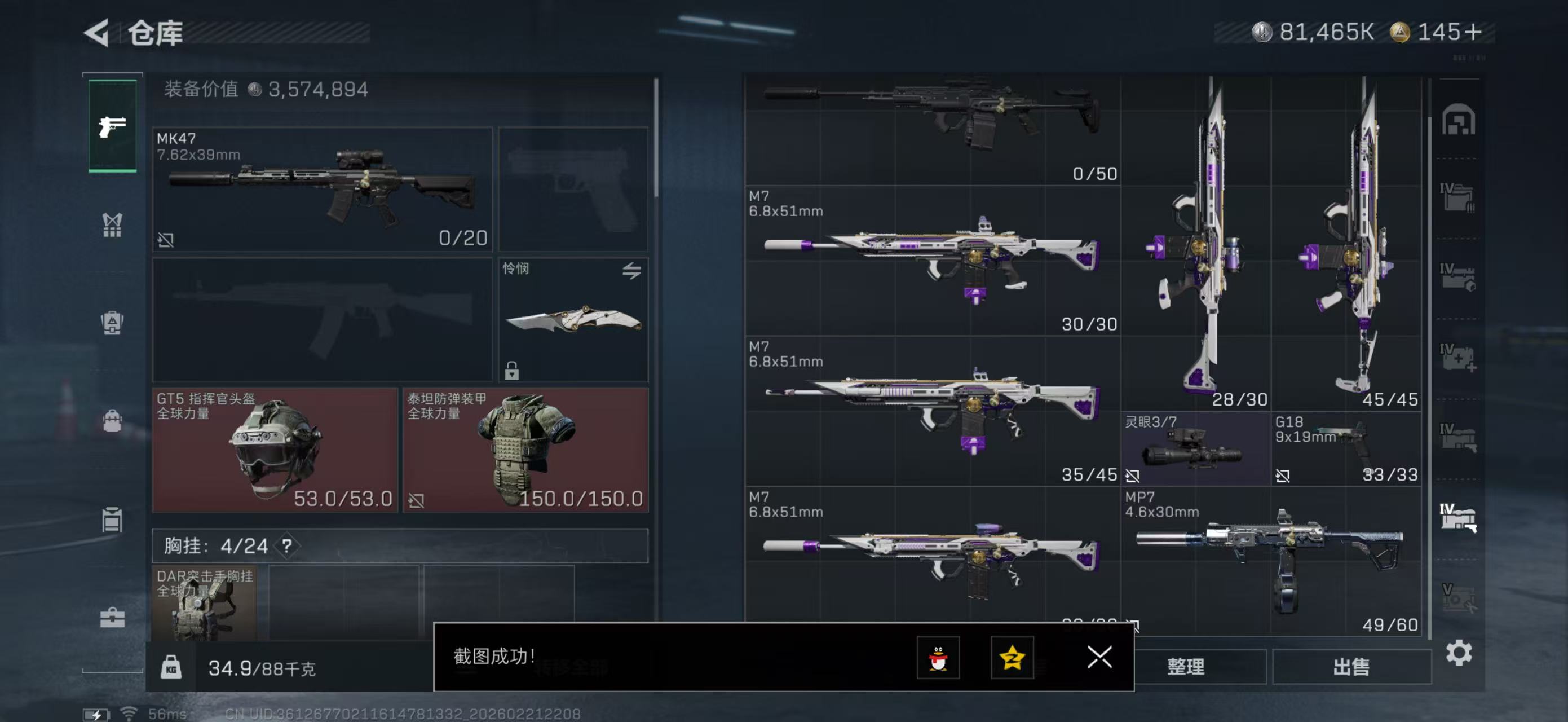Share the screenshot via QQ penguin icon
The width and height of the screenshot is (1568, 722).
click(x=938, y=658)
